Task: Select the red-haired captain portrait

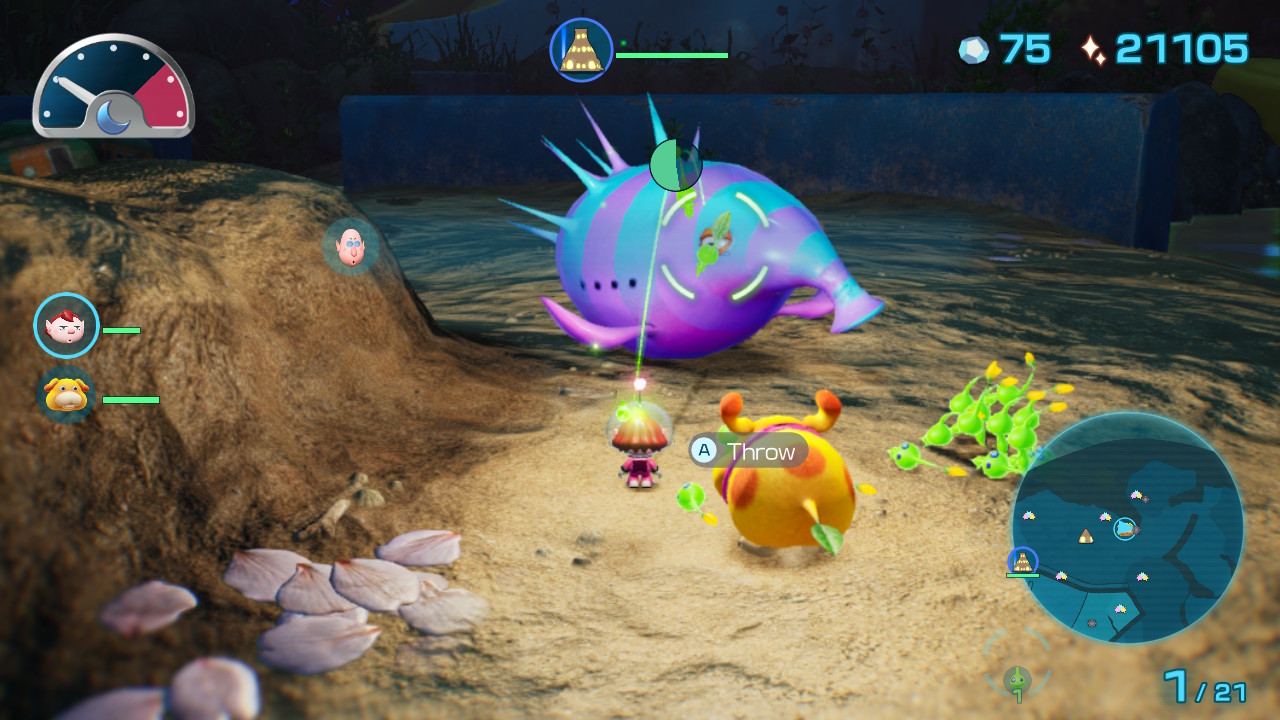Action: coord(67,325)
